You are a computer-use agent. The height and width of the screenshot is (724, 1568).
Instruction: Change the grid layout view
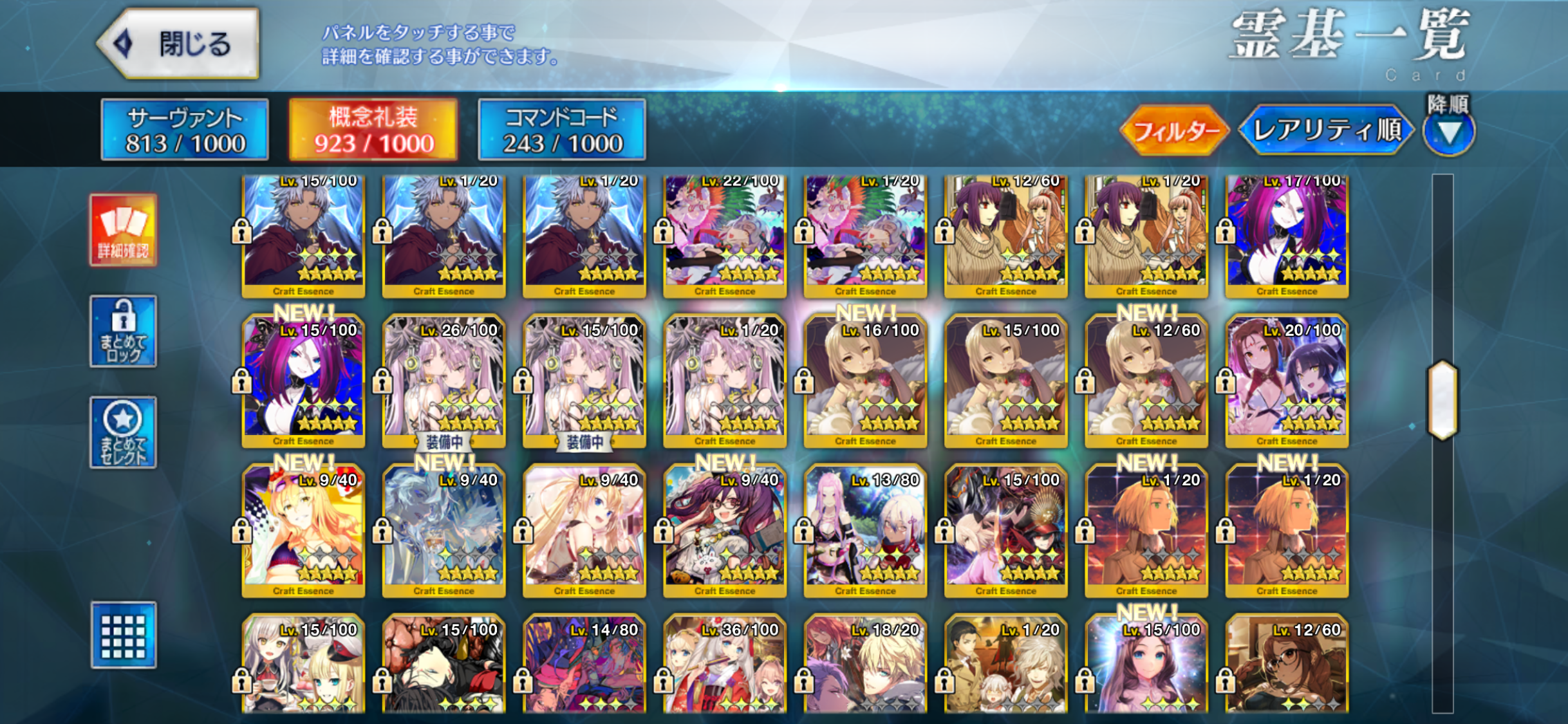123,635
